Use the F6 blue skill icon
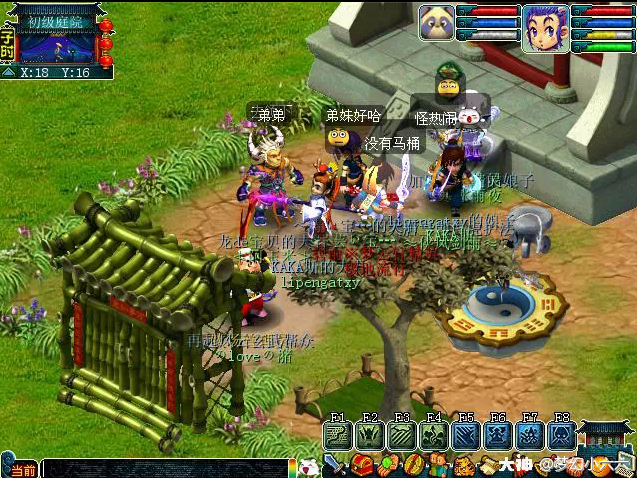This screenshot has width=637, height=478. tap(497, 435)
